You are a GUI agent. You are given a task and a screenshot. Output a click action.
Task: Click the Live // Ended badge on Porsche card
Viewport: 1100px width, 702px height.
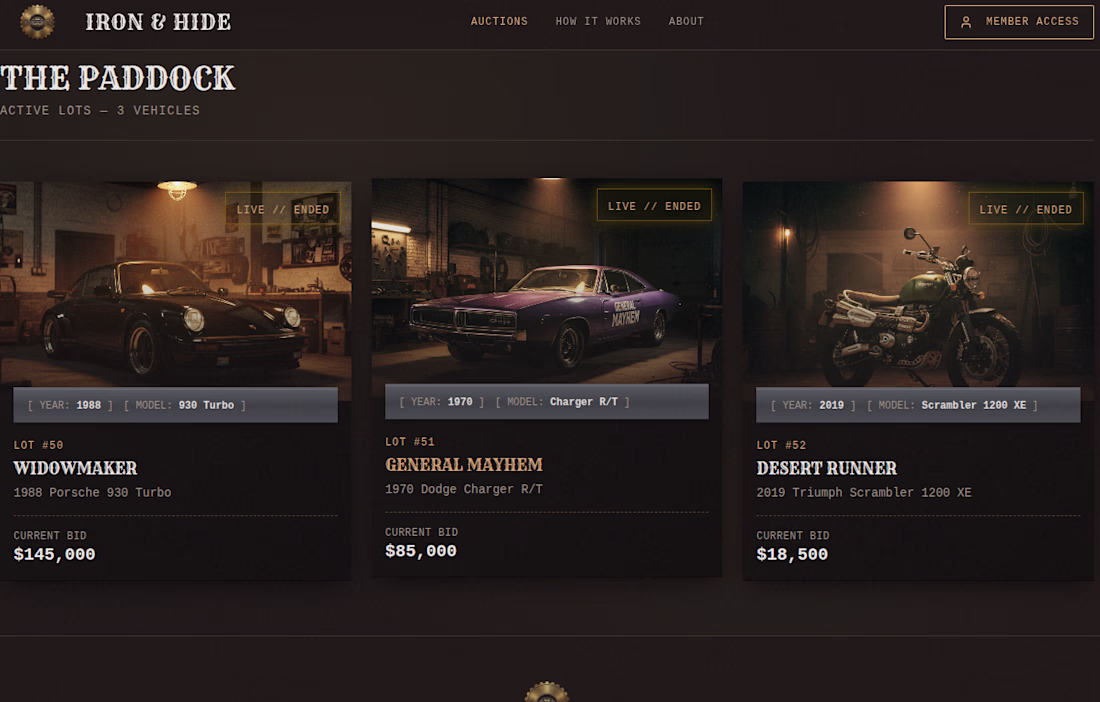coord(282,209)
